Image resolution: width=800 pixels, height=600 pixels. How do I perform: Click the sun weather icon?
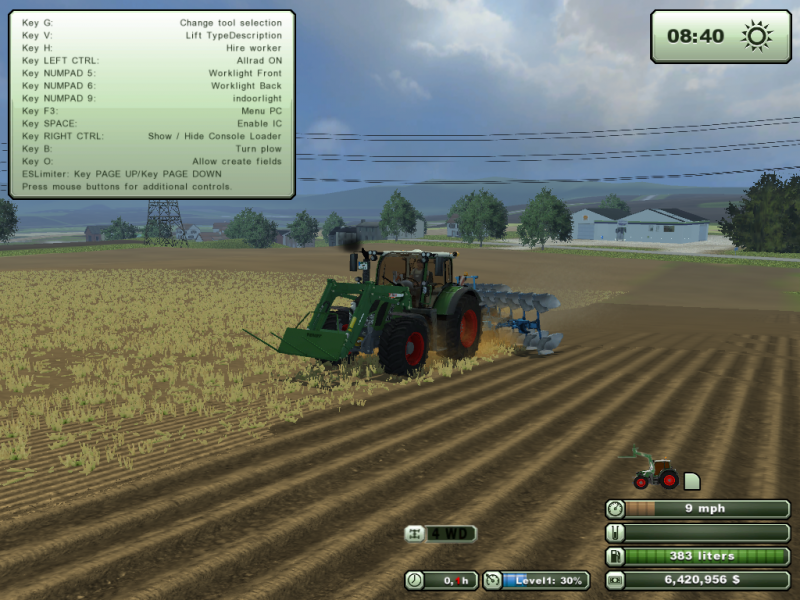tap(756, 37)
